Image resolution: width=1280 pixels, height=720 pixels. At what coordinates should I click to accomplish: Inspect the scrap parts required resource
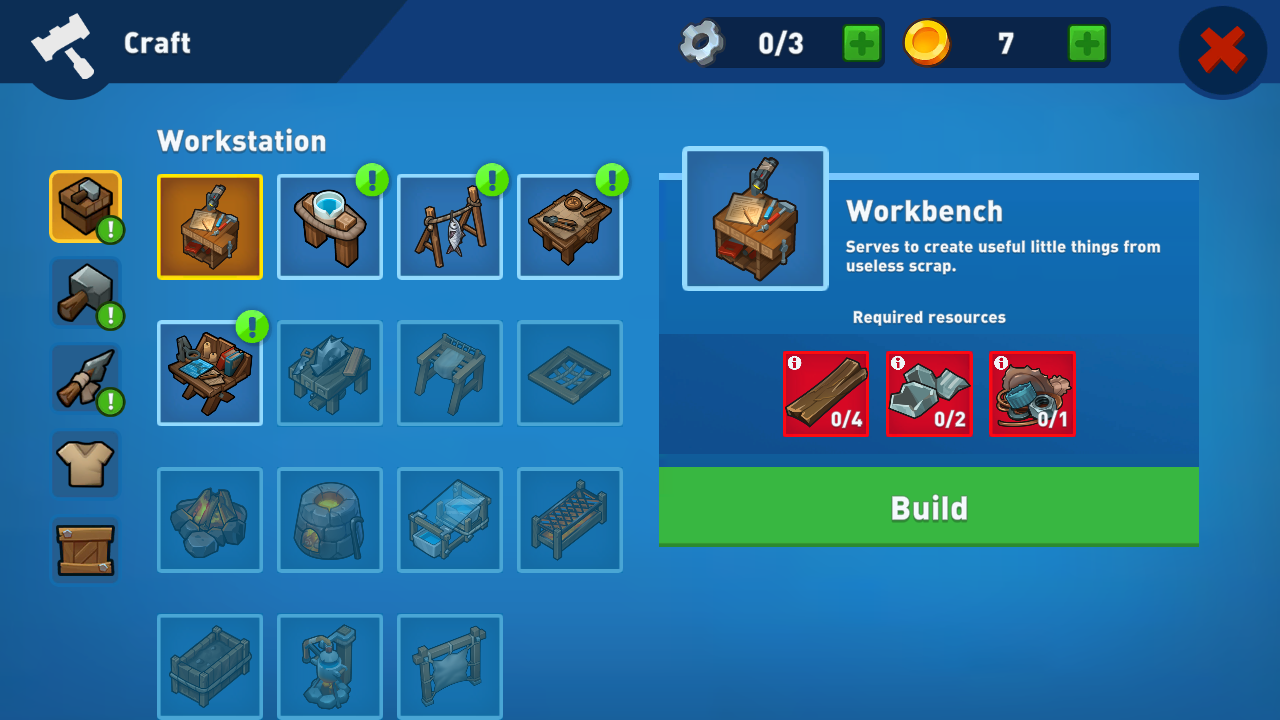pyautogui.click(x=1032, y=394)
